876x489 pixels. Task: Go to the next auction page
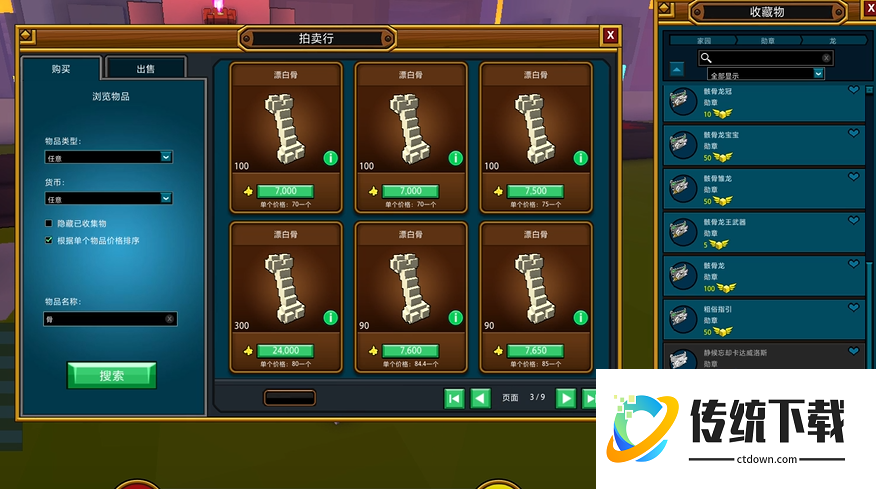[566, 398]
